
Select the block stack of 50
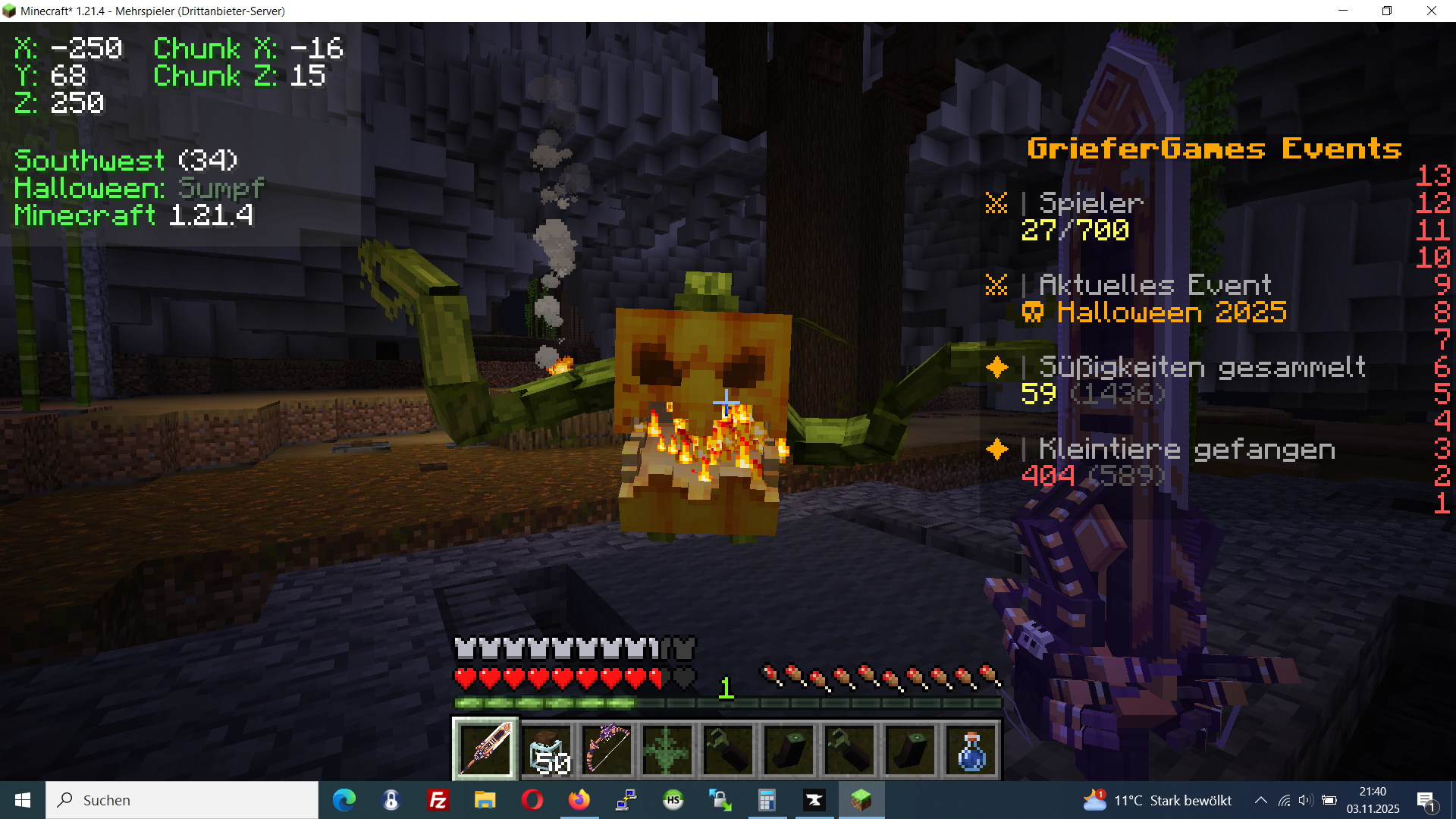[547, 749]
